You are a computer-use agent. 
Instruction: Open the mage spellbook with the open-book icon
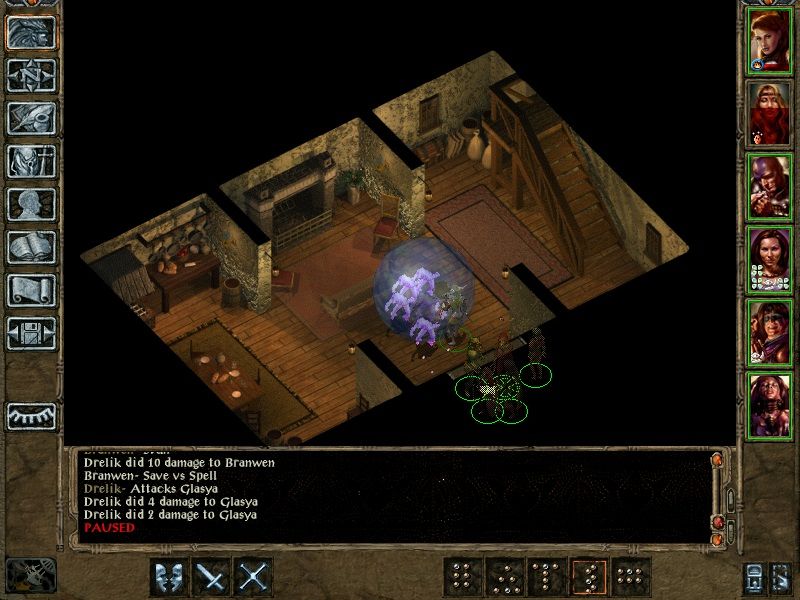31,247
